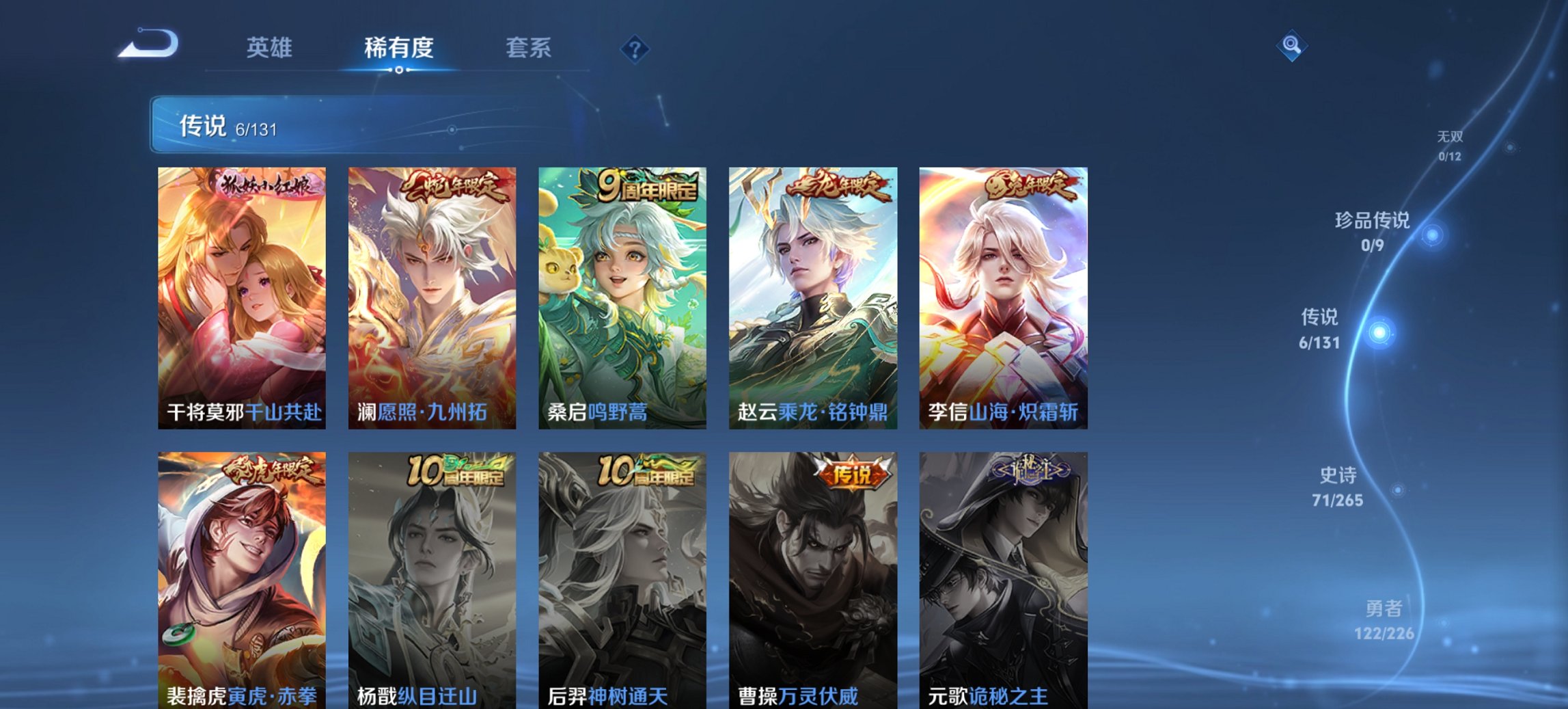Click the help question mark icon
1568x709 pixels.
tap(634, 48)
